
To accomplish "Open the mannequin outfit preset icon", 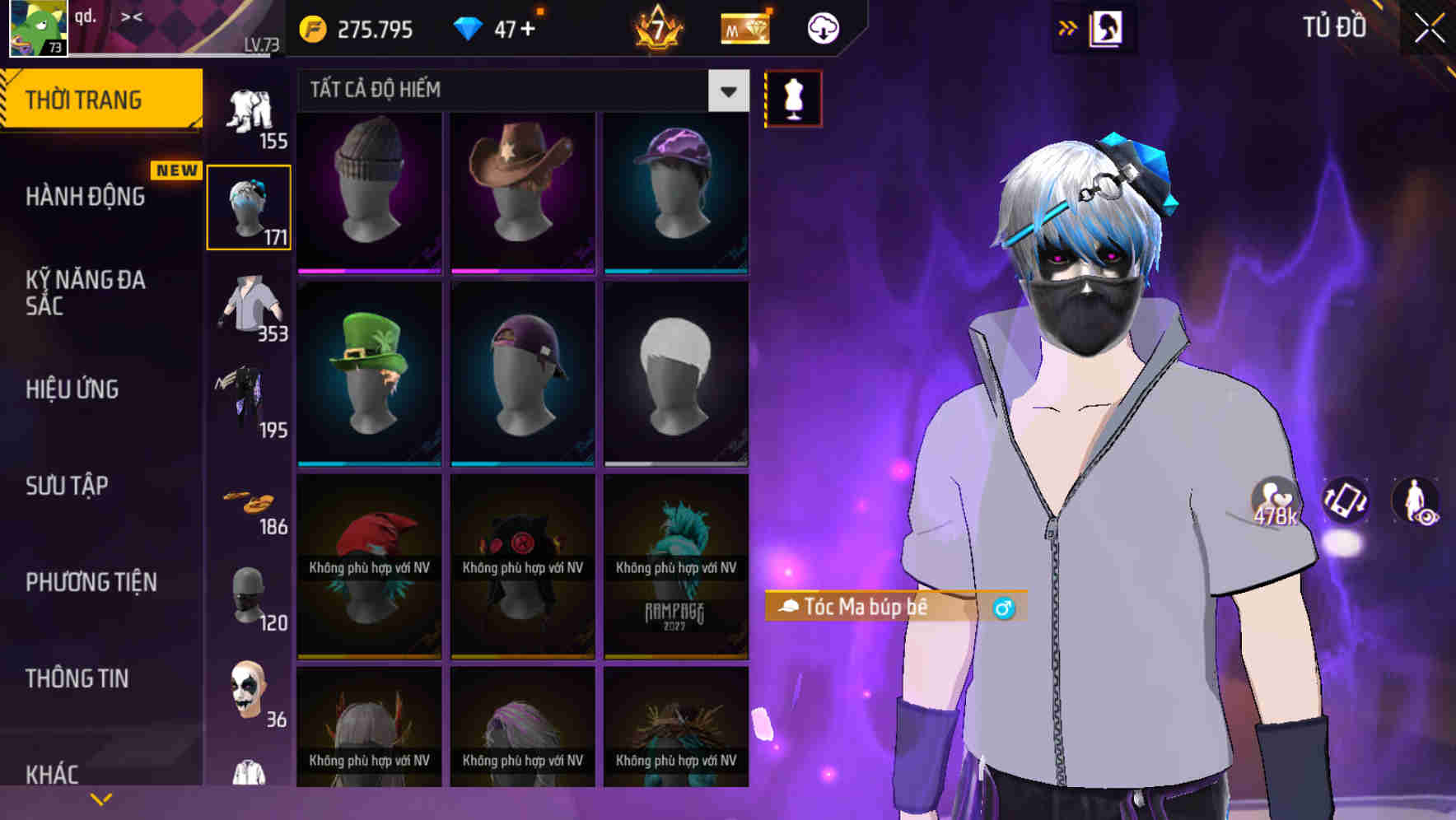I will [x=793, y=98].
